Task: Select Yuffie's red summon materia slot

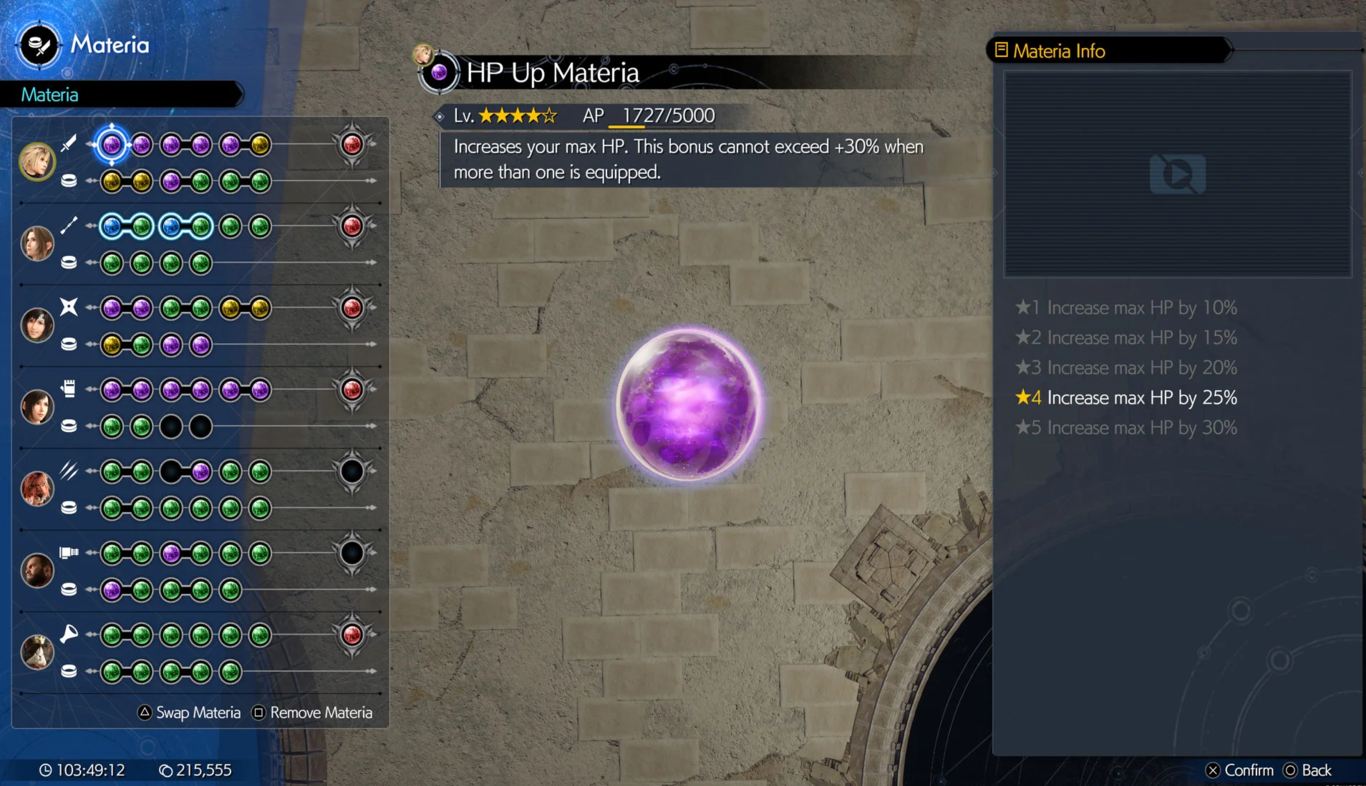Action: pyautogui.click(x=352, y=308)
